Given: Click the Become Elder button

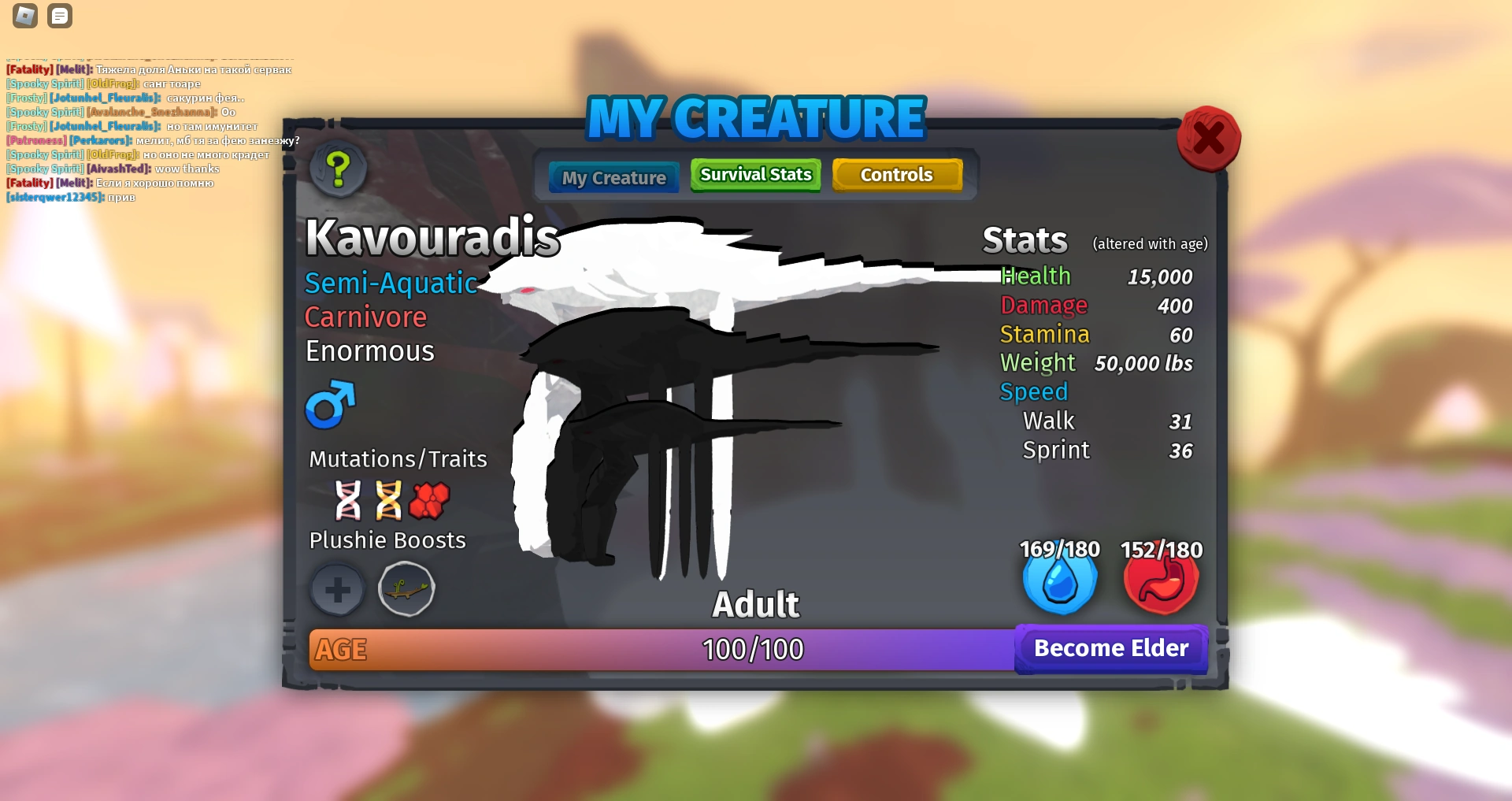Looking at the screenshot, I should tap(1110, 648).
